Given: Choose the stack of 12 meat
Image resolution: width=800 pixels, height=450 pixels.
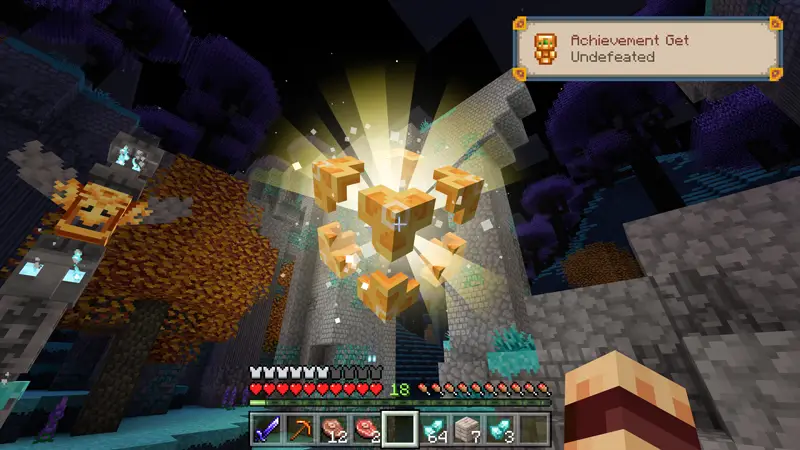Looking at the screenshot, I should coord(333,428).
